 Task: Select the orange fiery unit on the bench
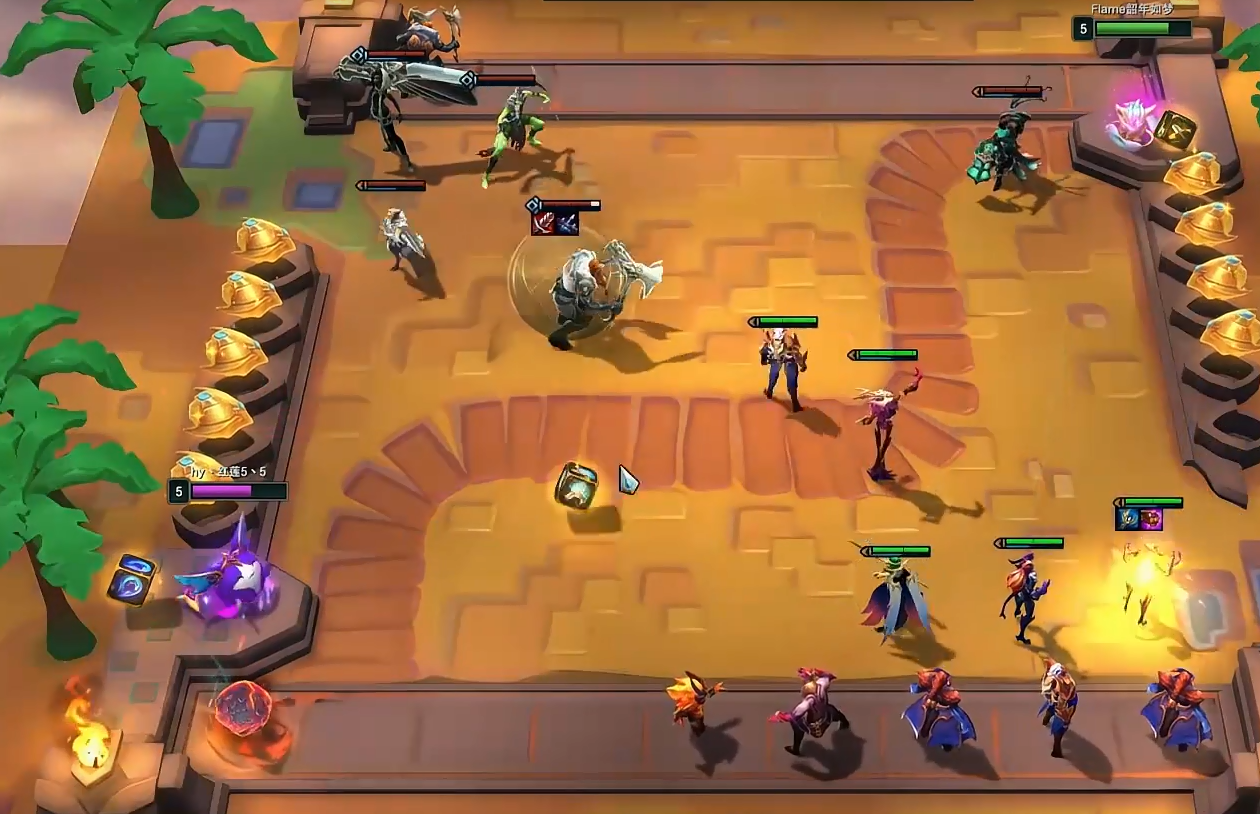click(x=694, y=698)
